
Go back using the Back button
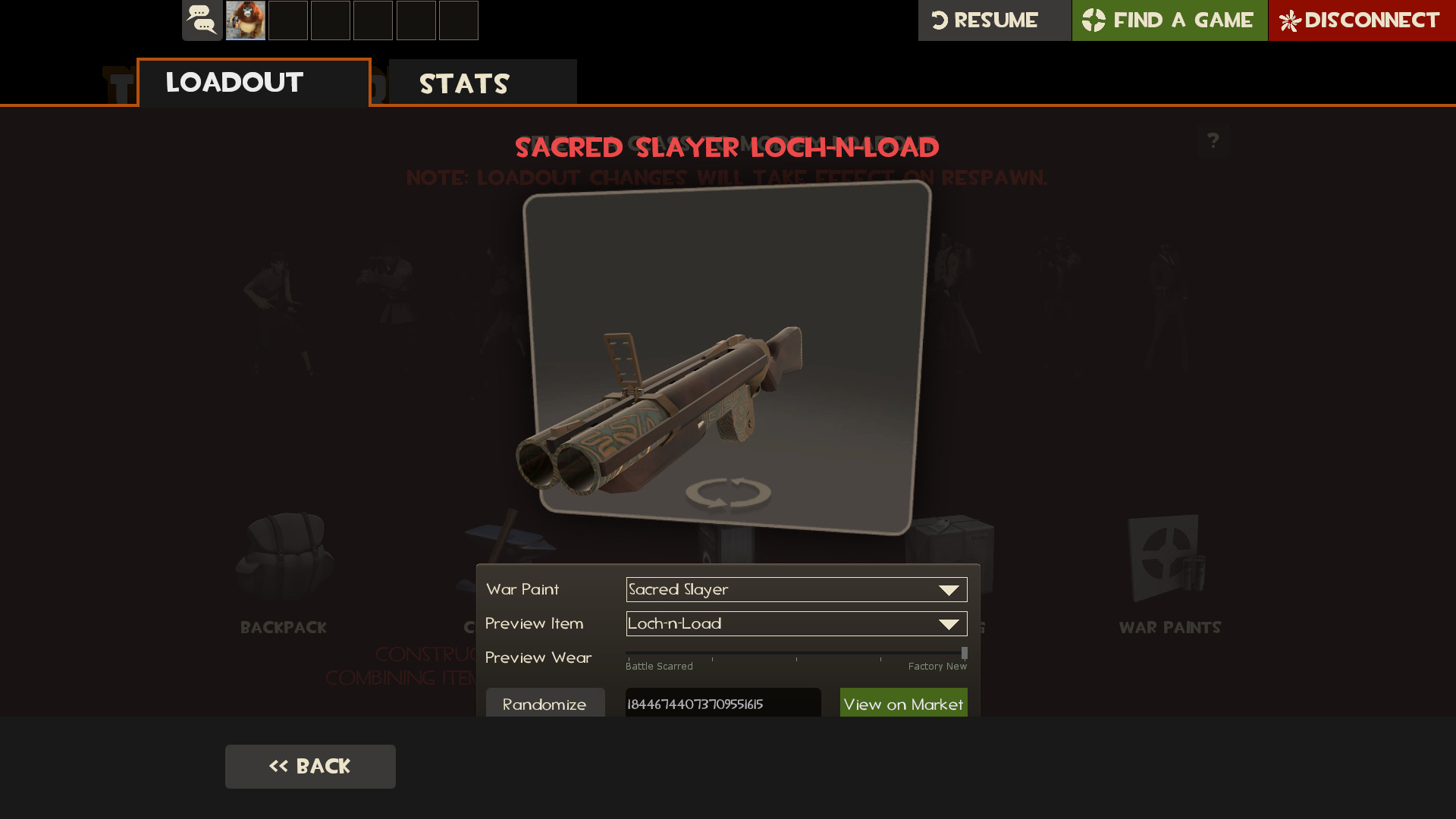pyautogui.click(x=310, y=766)
